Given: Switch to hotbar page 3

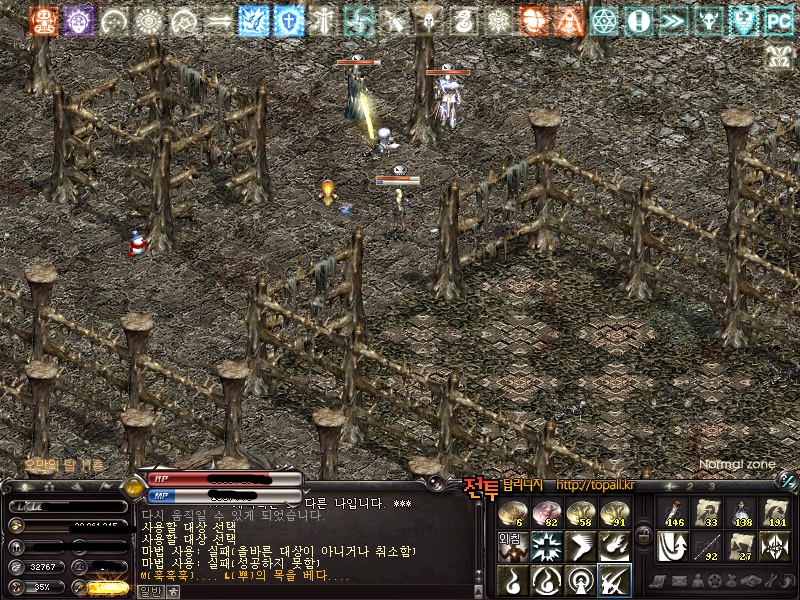Looking at the screenshot, I should [x=711, y=487].
